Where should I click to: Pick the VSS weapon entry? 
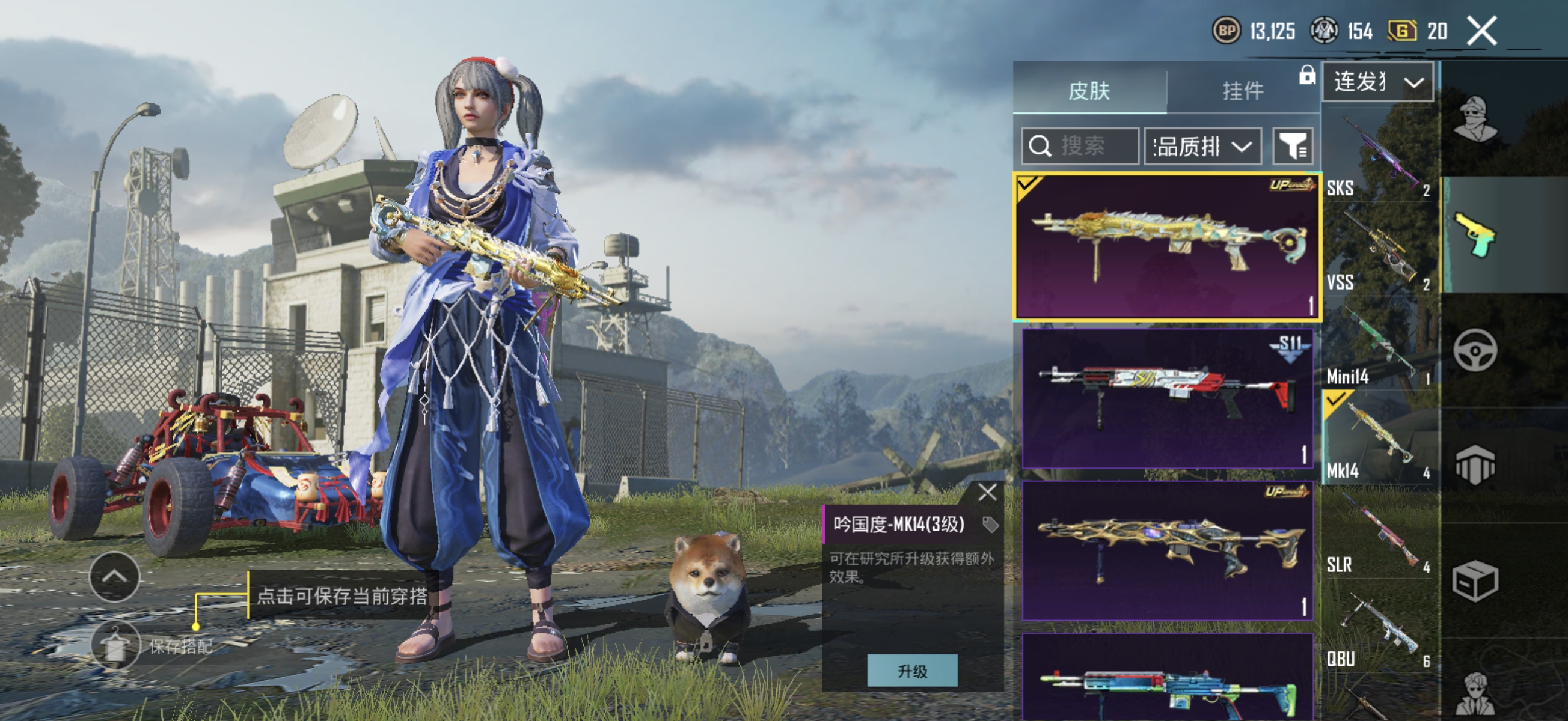click(1379, 249)
